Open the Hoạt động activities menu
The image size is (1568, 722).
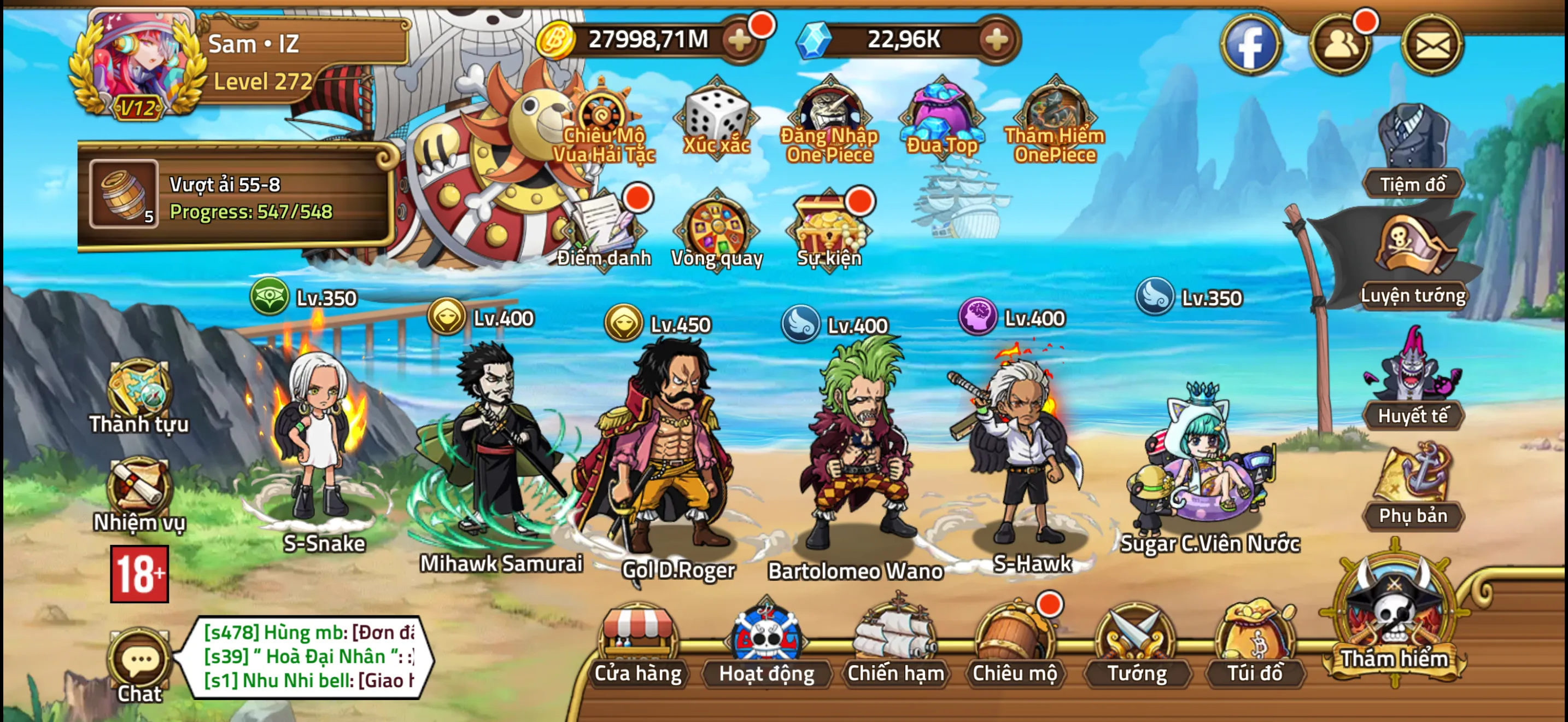click(x=766, y=645)
